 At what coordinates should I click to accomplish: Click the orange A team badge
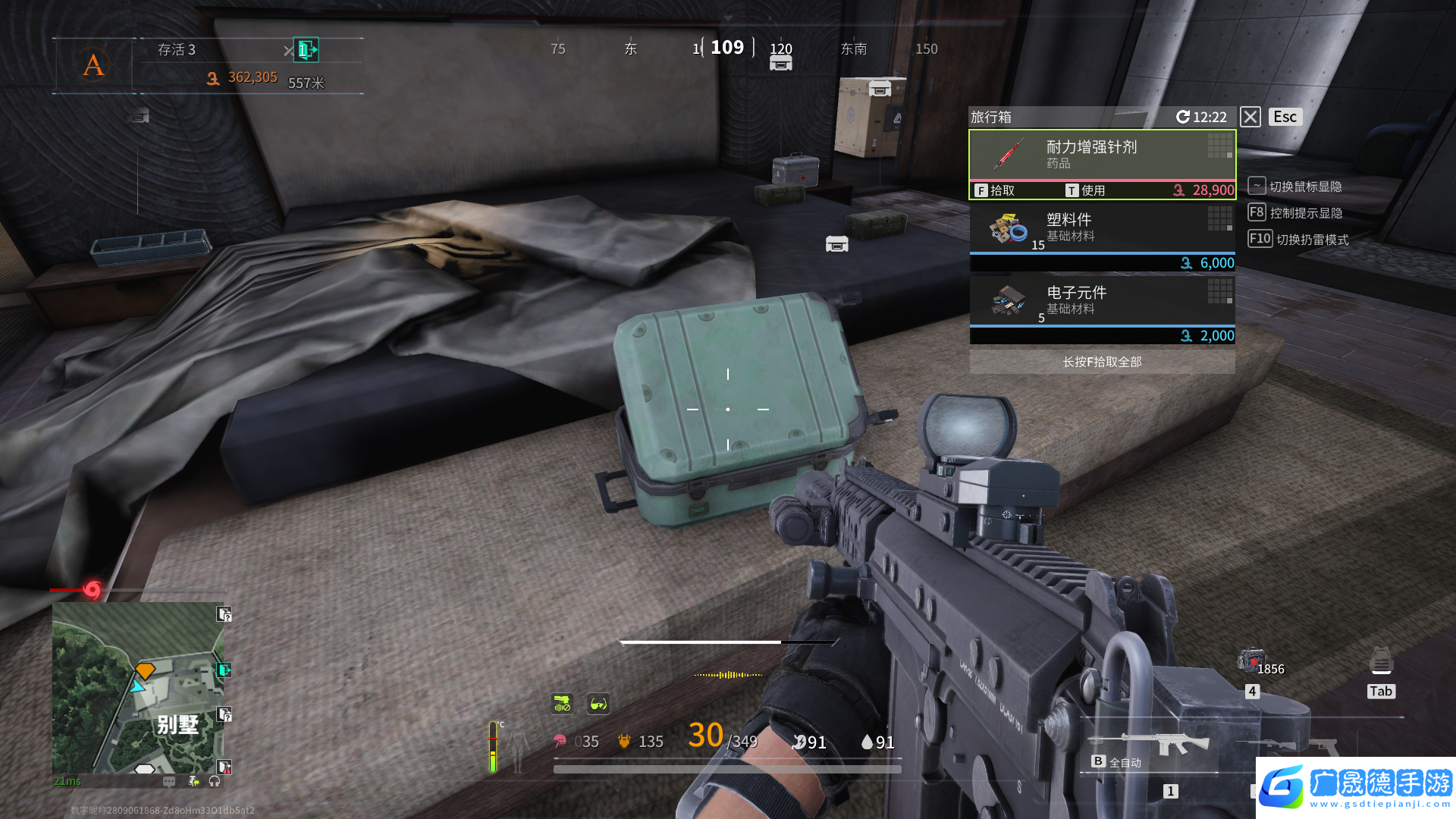point(93,65)
